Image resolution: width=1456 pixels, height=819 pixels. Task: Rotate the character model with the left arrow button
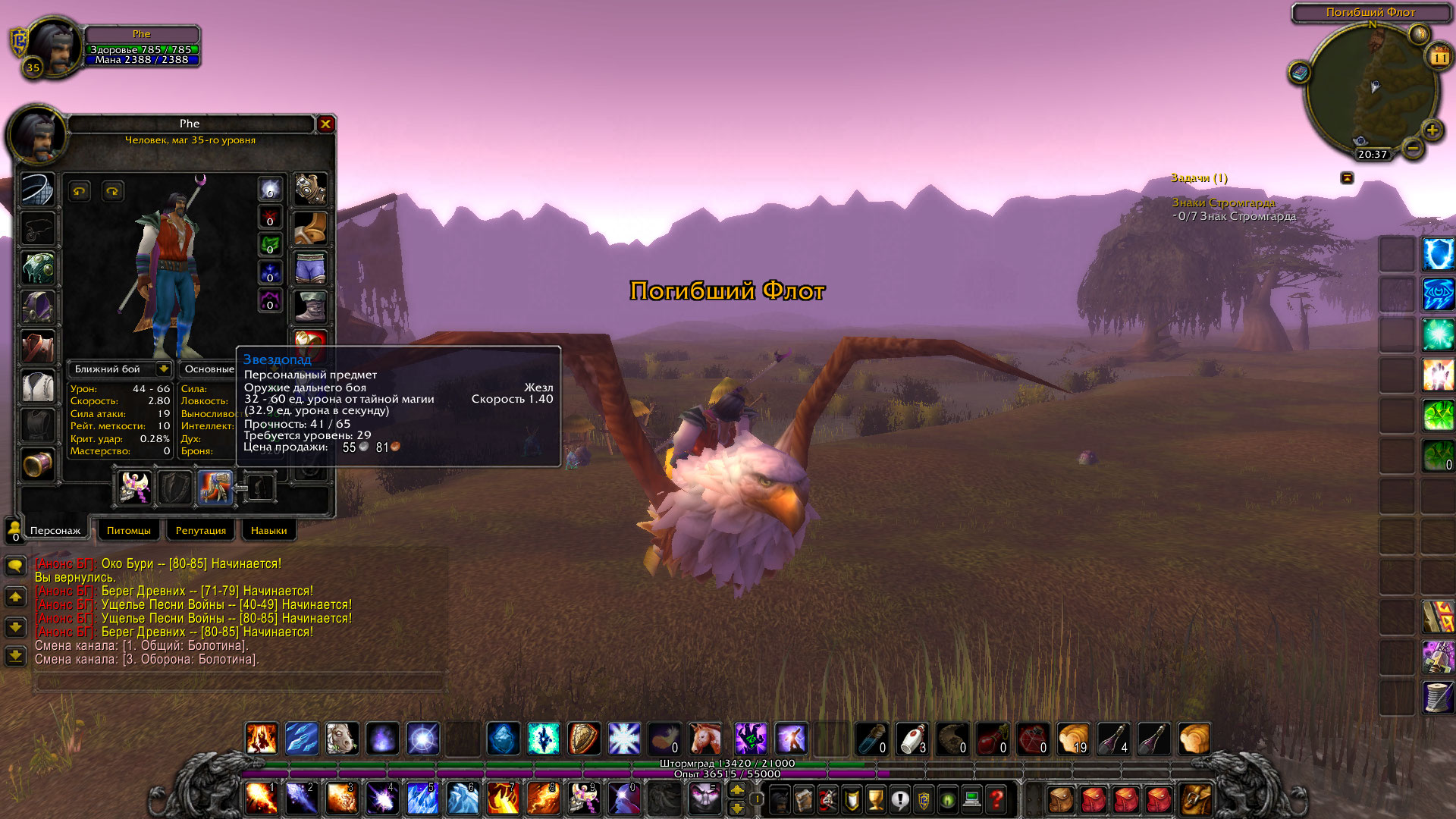coord(80,191)
